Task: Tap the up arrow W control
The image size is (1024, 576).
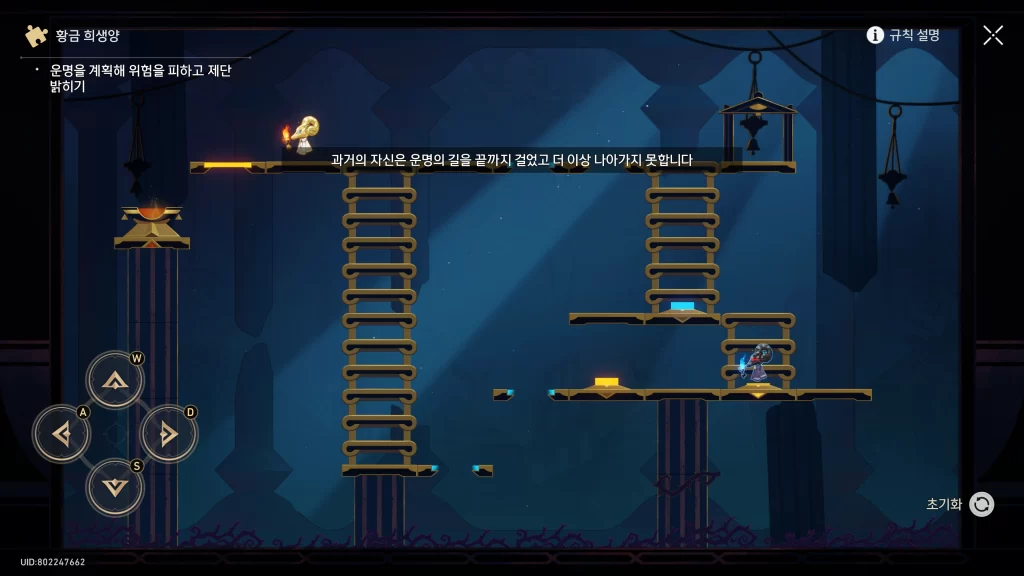Action: 115,380
